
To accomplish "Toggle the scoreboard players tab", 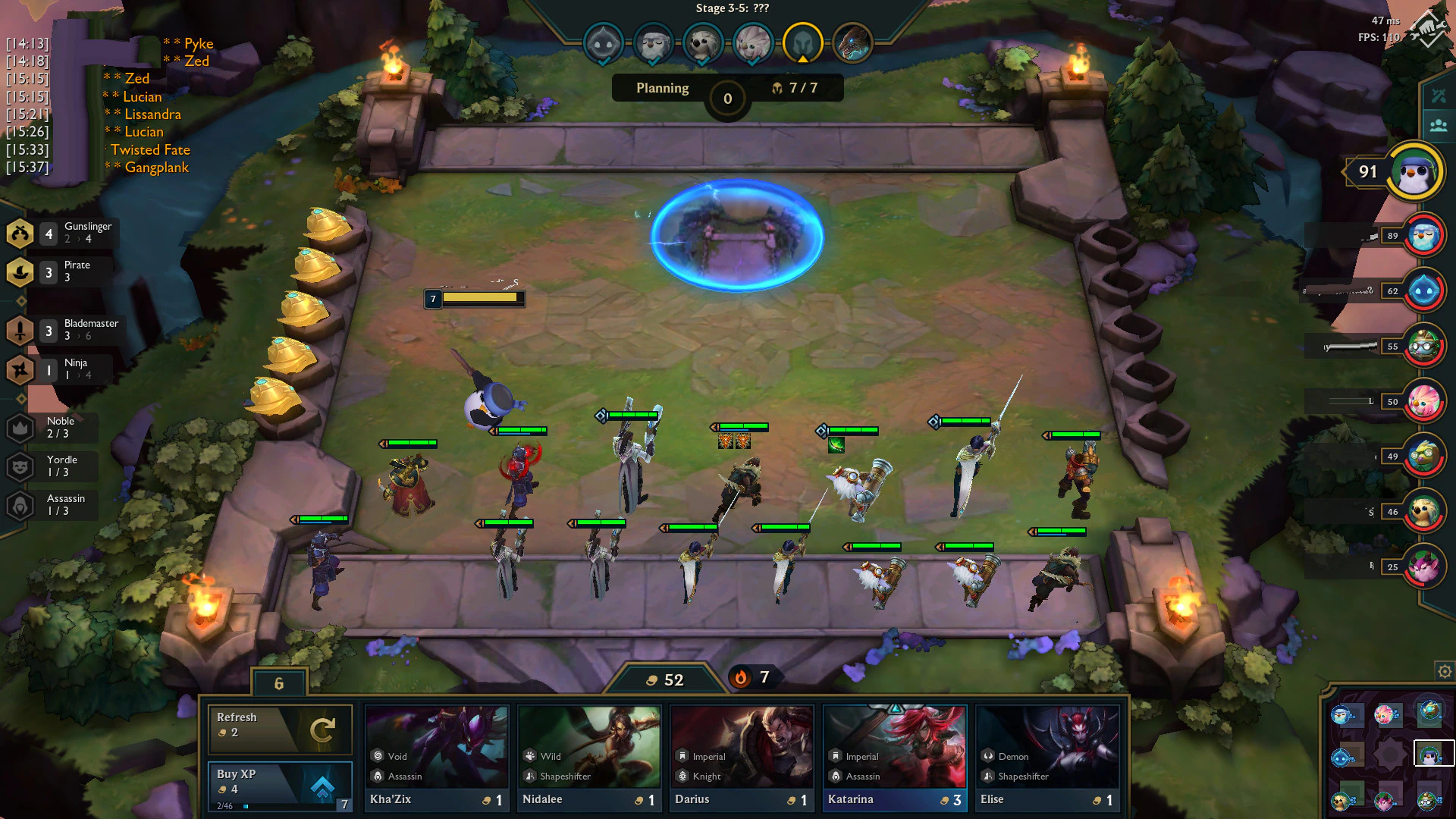I will pos(1438,125).
